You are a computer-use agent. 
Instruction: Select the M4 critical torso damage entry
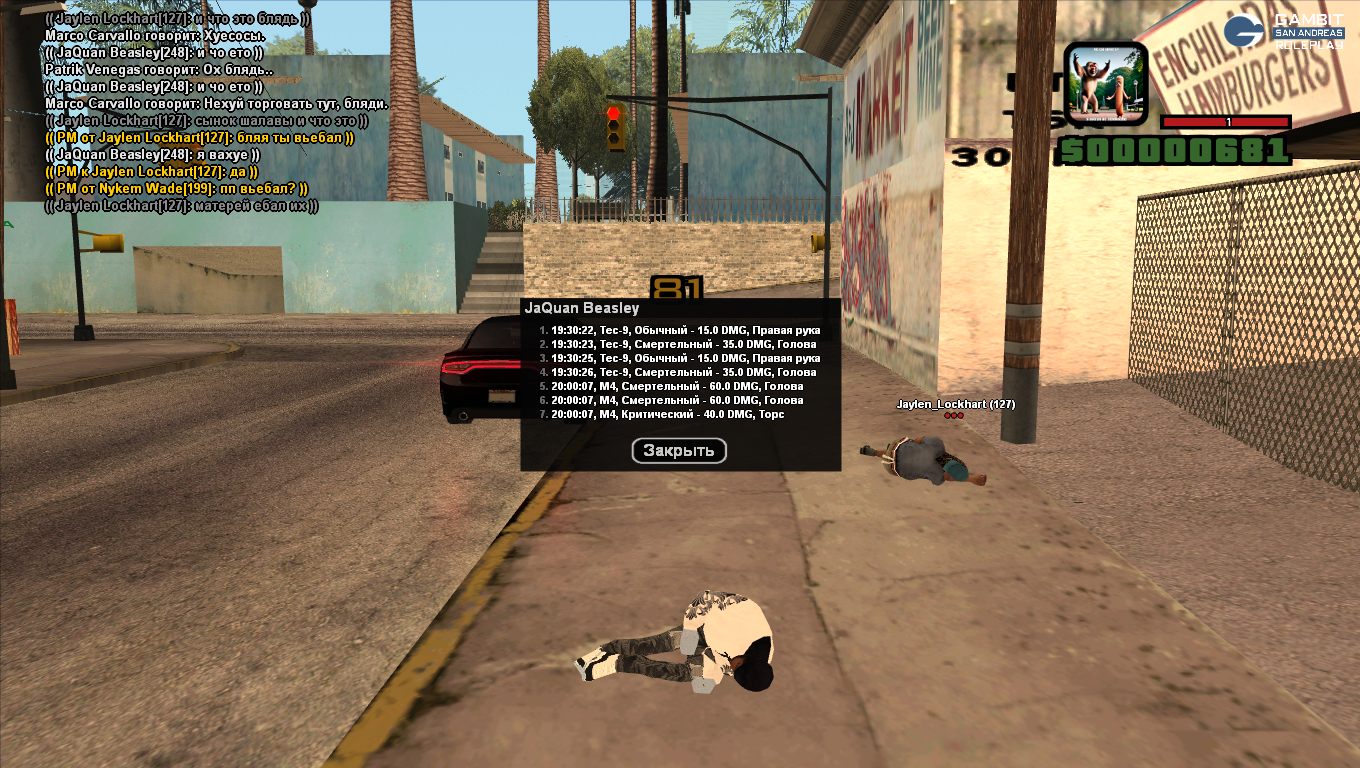[x=667, y=414]
